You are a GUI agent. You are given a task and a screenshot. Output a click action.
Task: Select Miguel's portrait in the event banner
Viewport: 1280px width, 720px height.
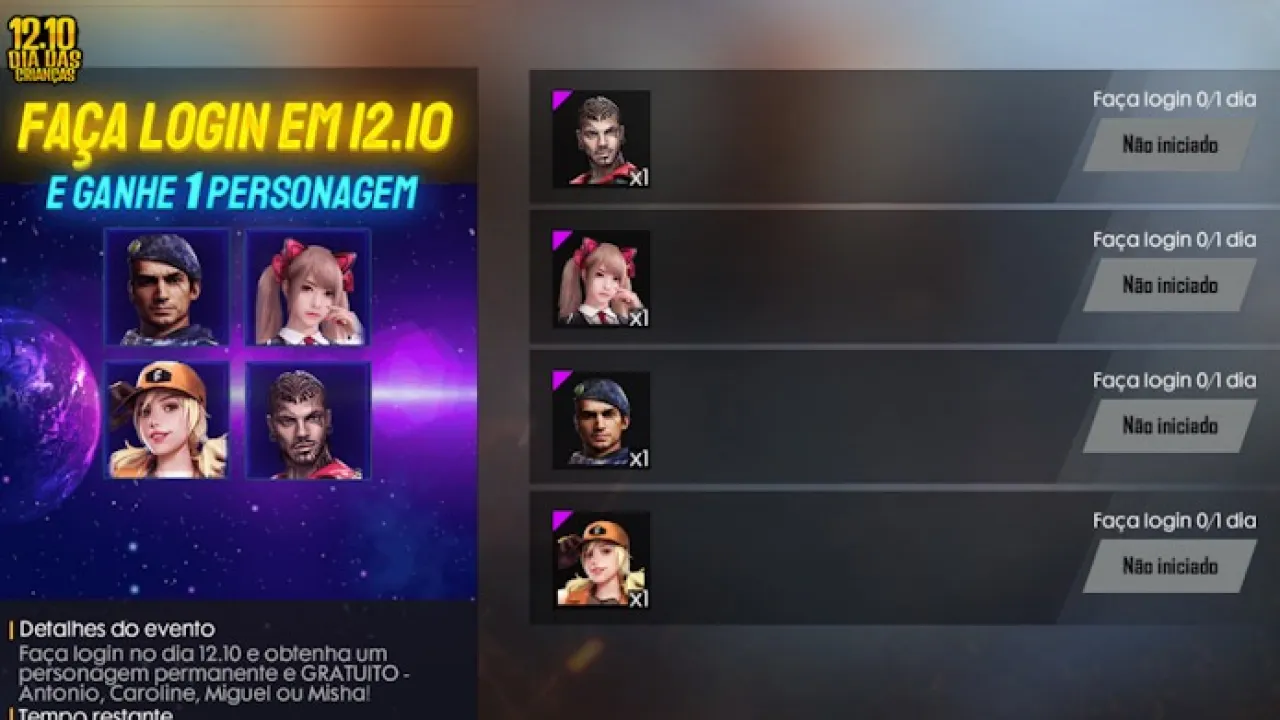point(165,288)
